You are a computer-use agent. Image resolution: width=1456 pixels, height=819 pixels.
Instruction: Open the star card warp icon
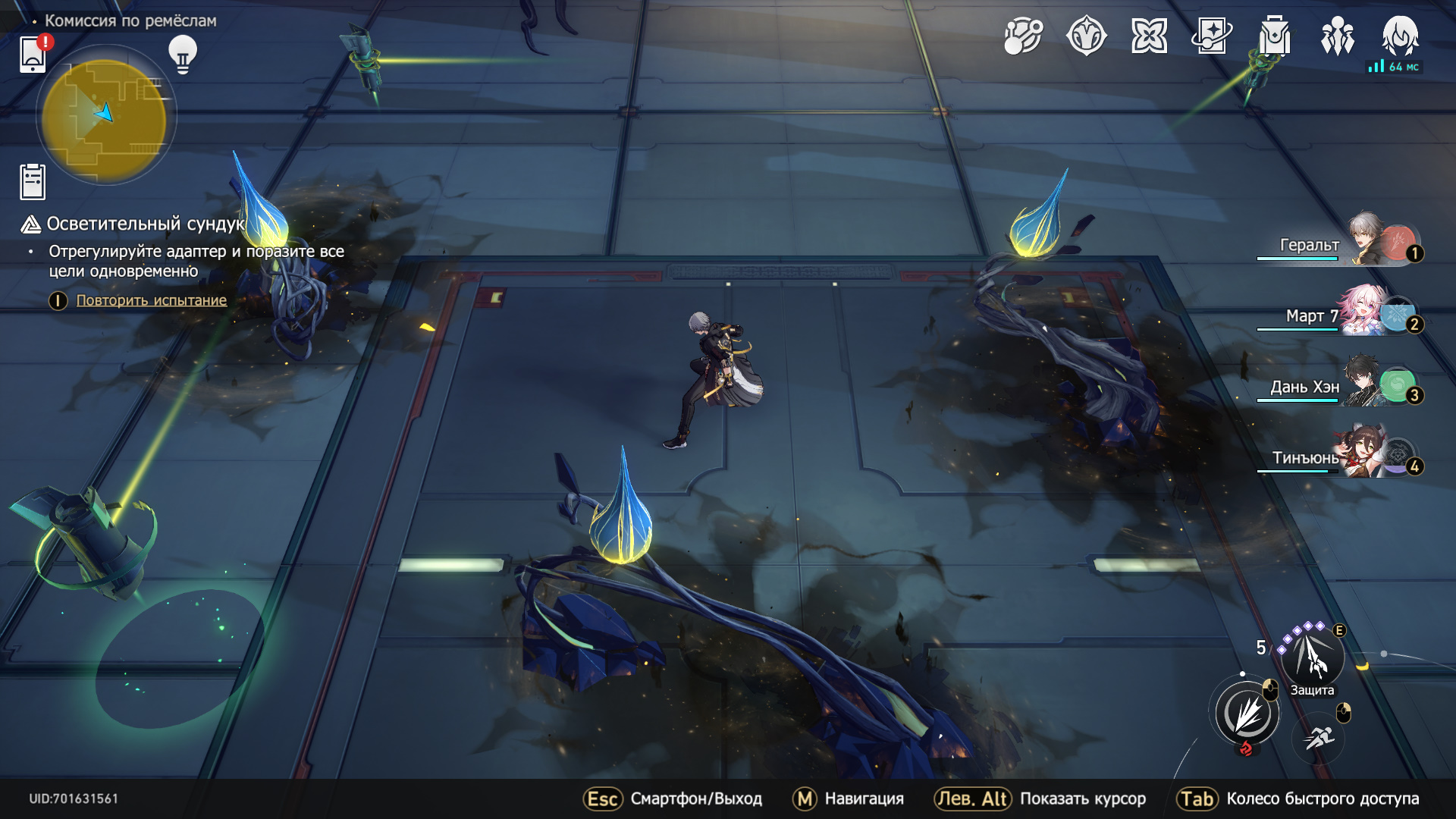(1212, 36)
